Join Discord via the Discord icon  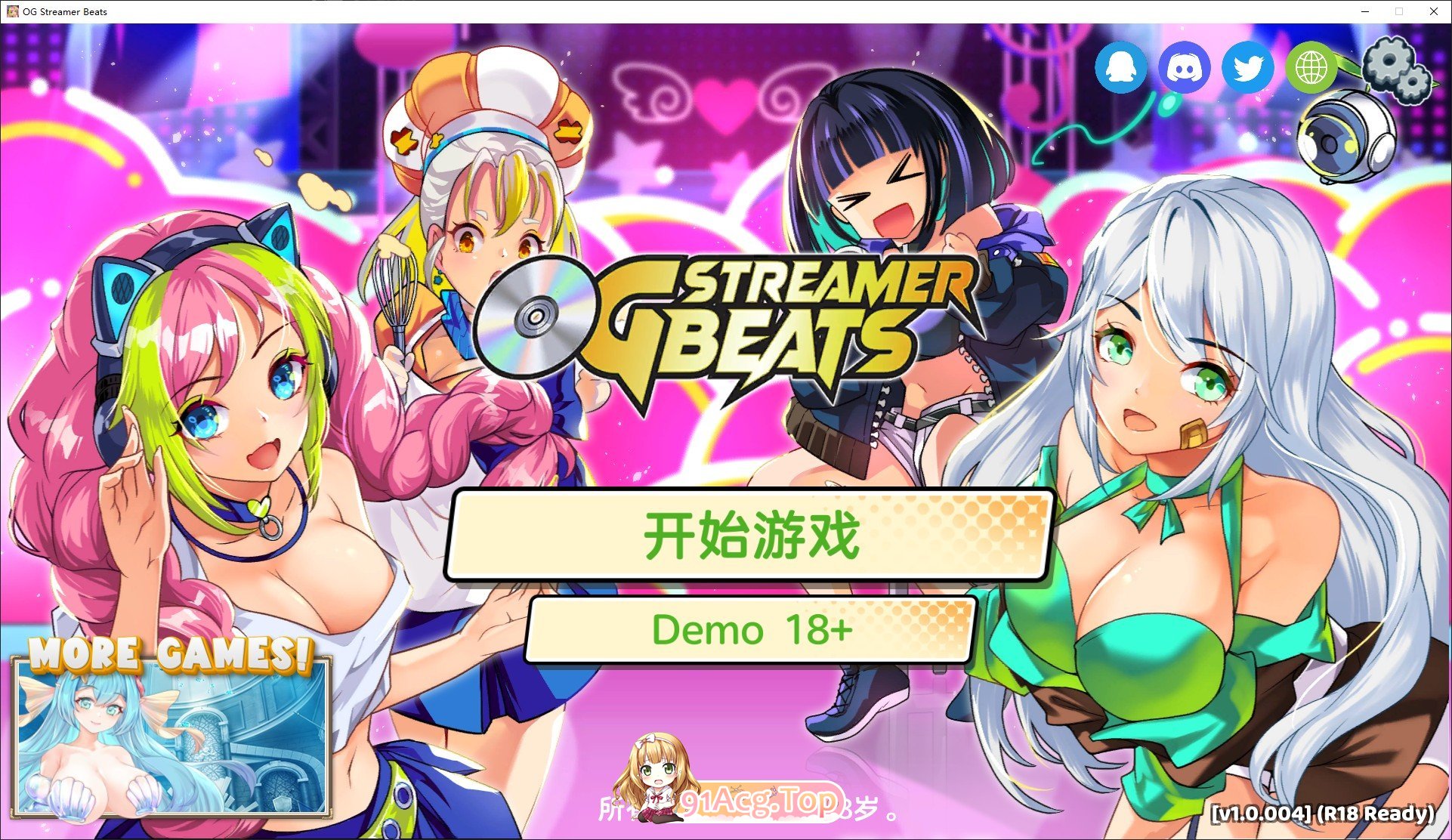[x=1183, y=67]
